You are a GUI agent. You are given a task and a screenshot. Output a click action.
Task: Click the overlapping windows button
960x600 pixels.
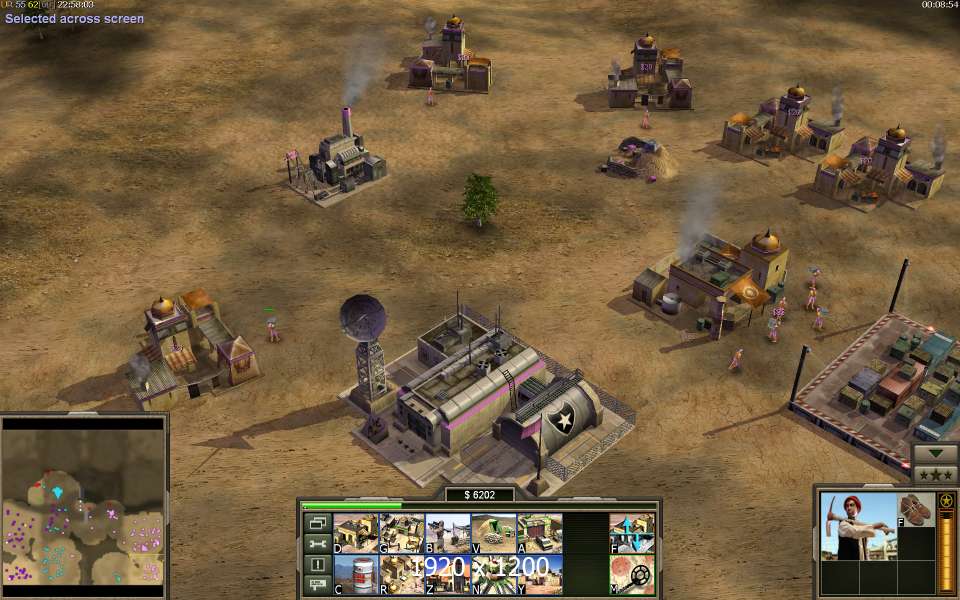pos(317,523)
